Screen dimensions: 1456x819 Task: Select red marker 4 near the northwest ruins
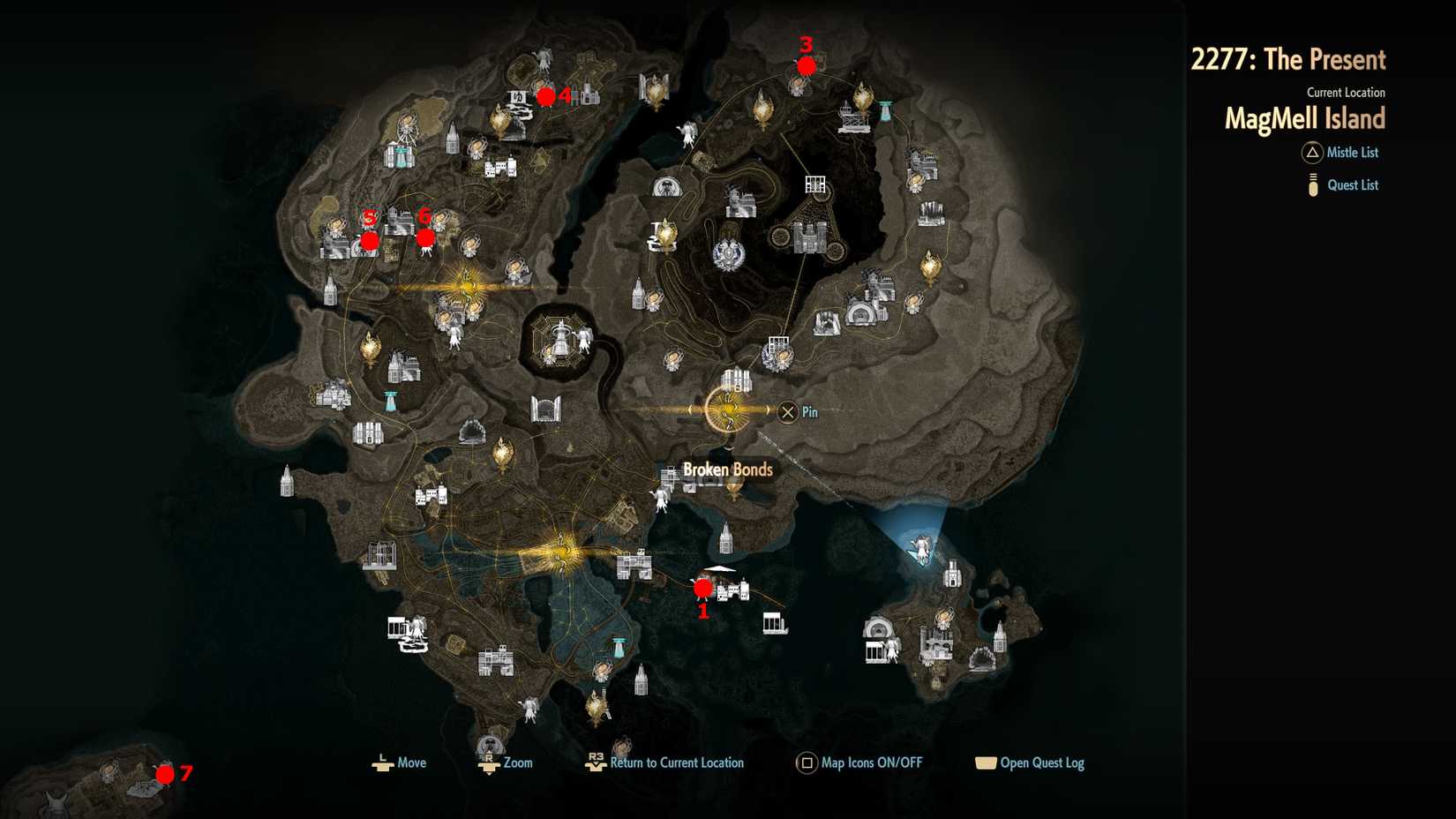pyautogui.click(x=546, y=96)
